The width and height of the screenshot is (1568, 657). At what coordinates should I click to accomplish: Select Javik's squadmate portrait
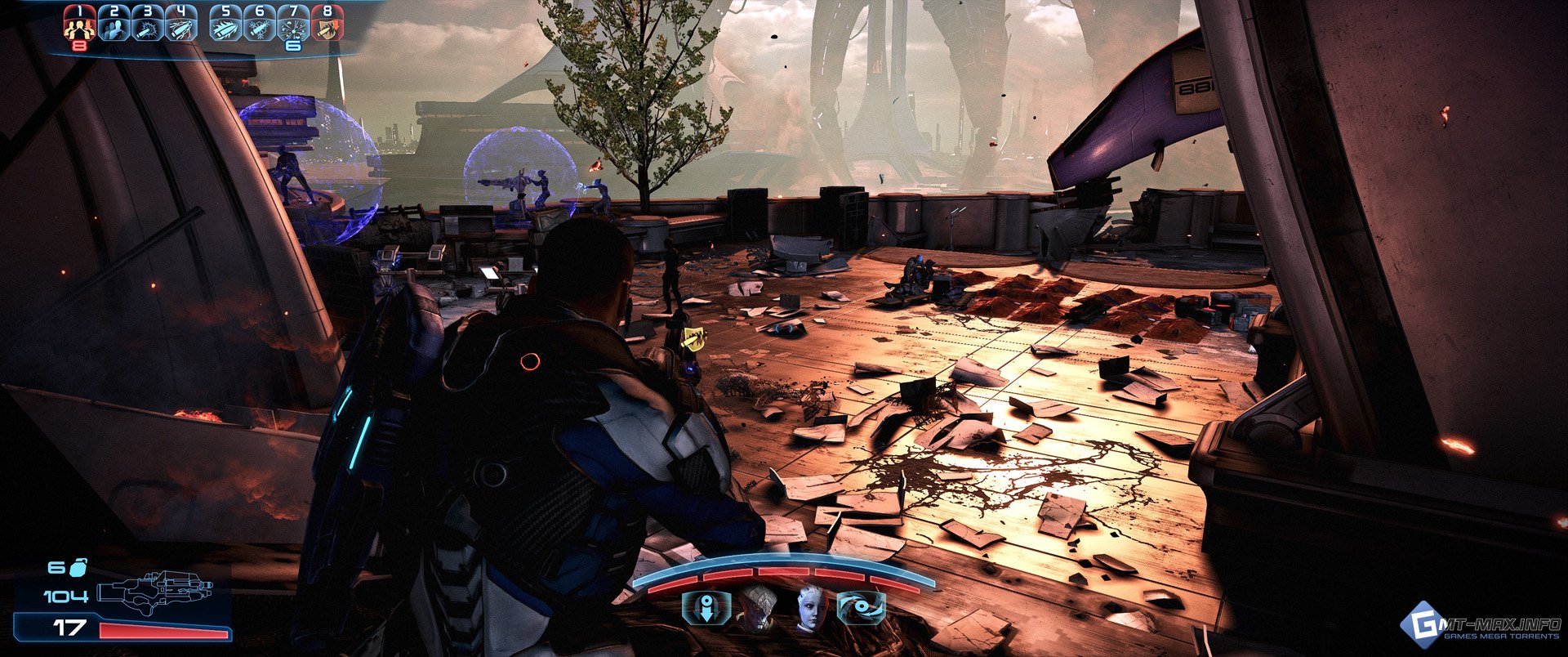click(757, 609)
